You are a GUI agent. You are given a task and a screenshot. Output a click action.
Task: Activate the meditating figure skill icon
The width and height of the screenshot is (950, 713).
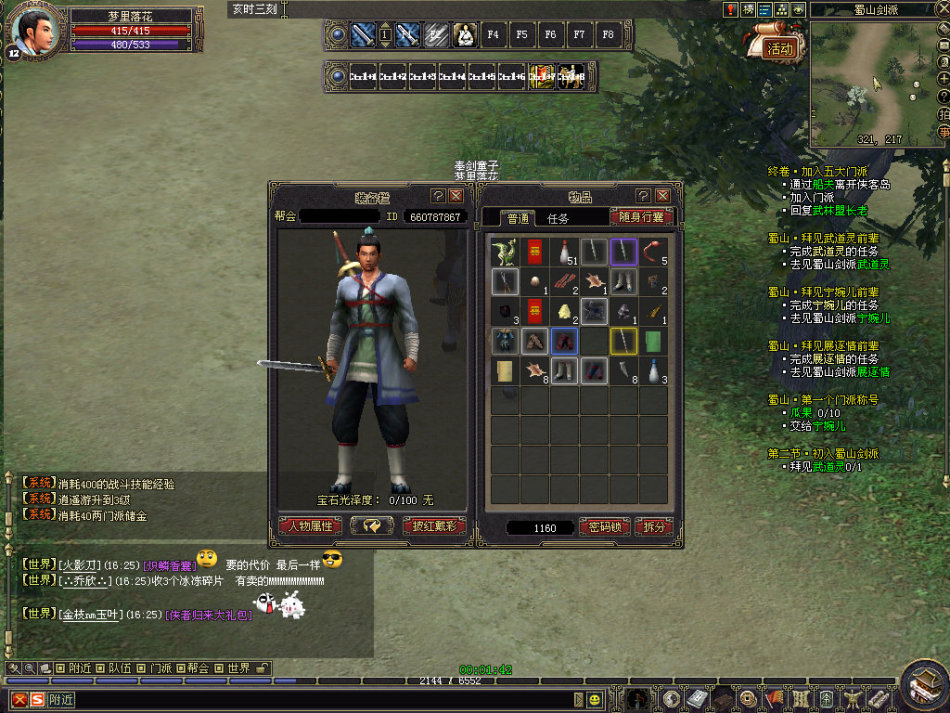(x=464, y=35)
